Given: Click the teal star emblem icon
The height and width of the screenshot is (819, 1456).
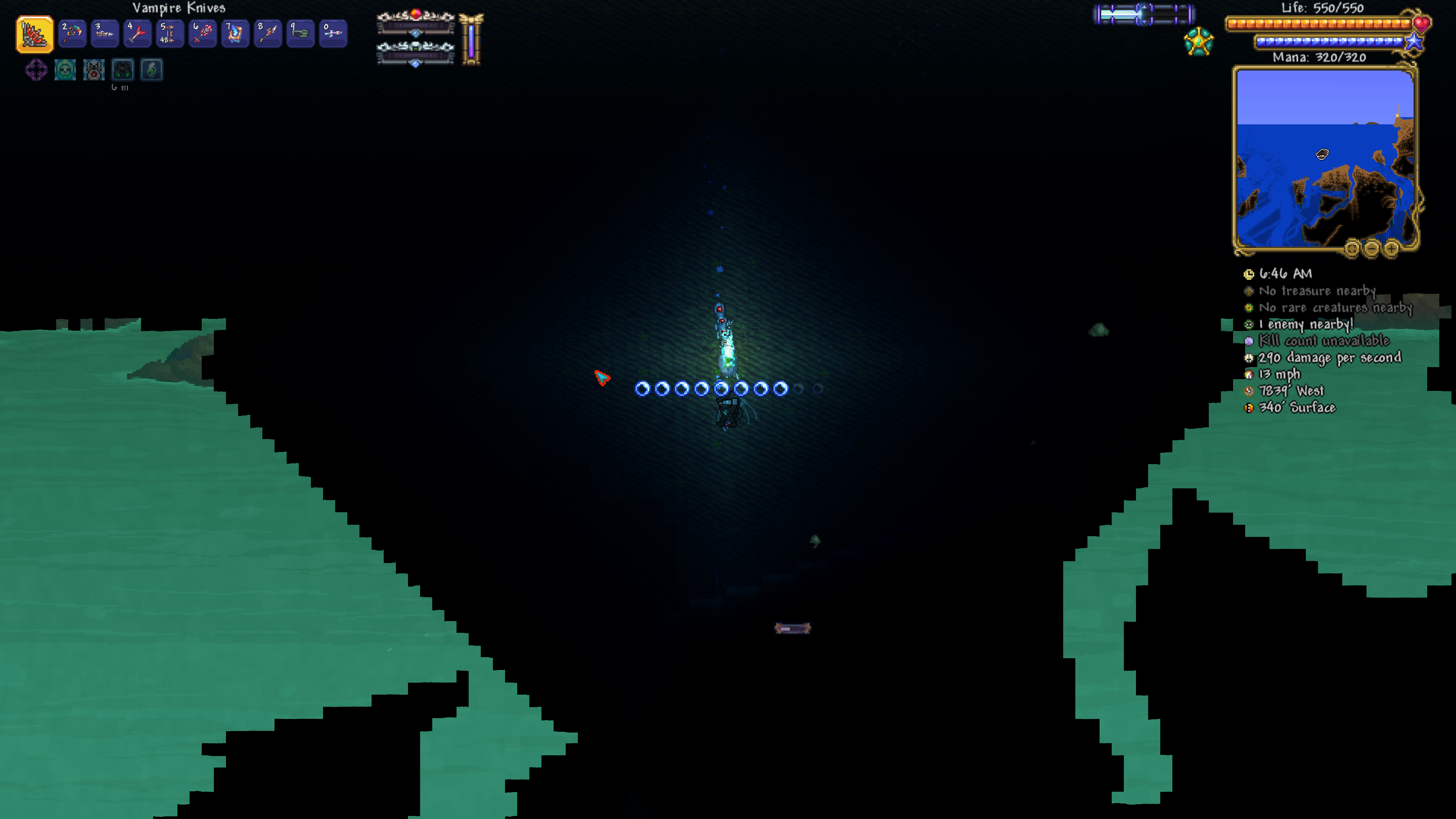Looking at the screenshot, I should (x=1198, y=42).
